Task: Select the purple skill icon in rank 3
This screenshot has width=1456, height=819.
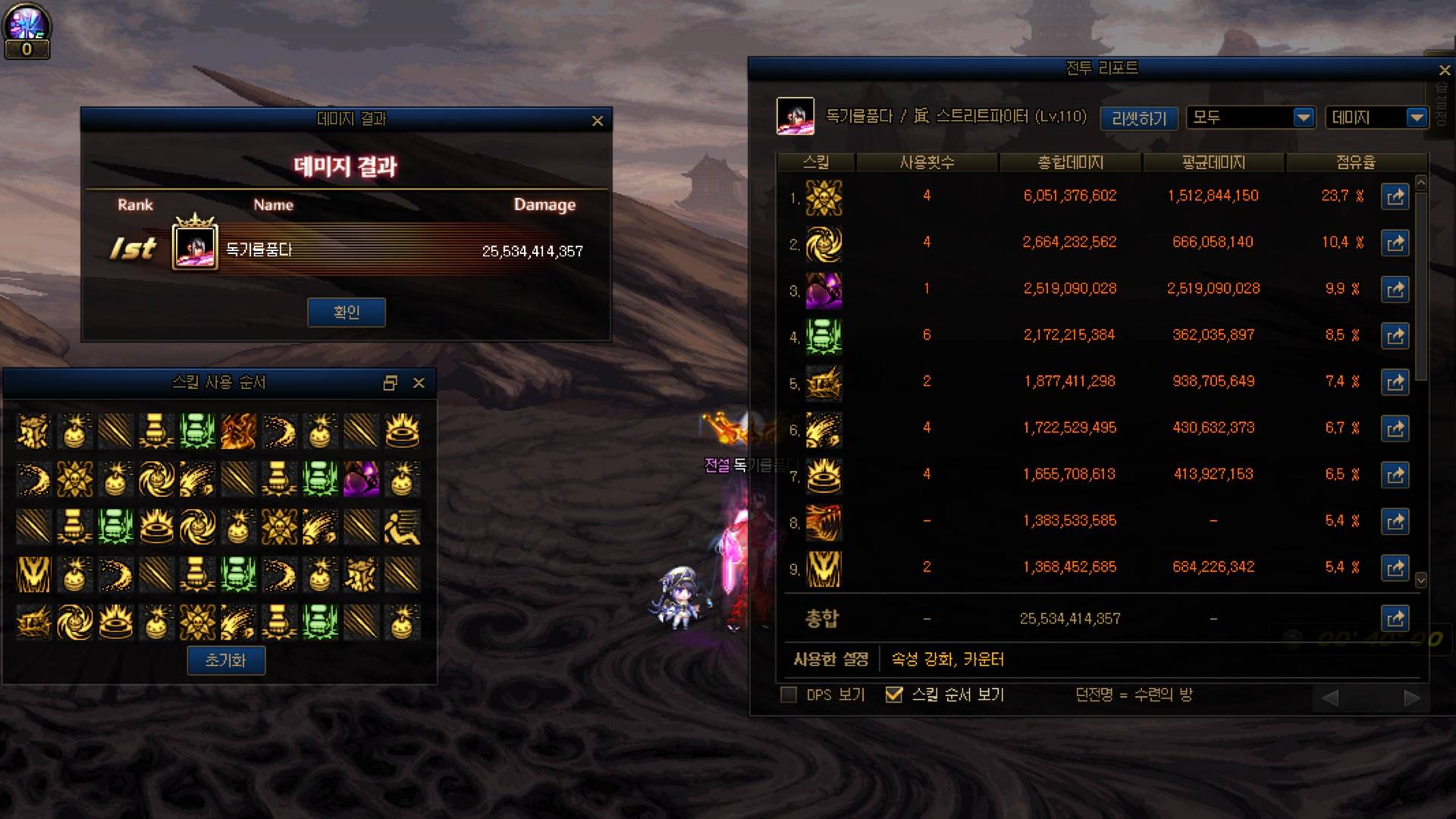Action: (824, 290)
